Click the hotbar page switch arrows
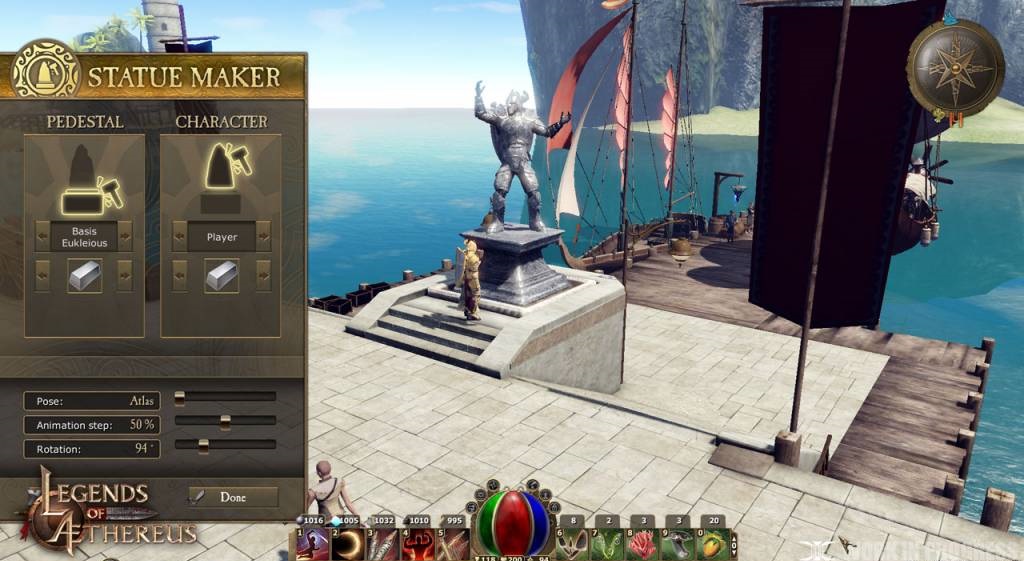 pyautogui.click(x=737, y=543)
